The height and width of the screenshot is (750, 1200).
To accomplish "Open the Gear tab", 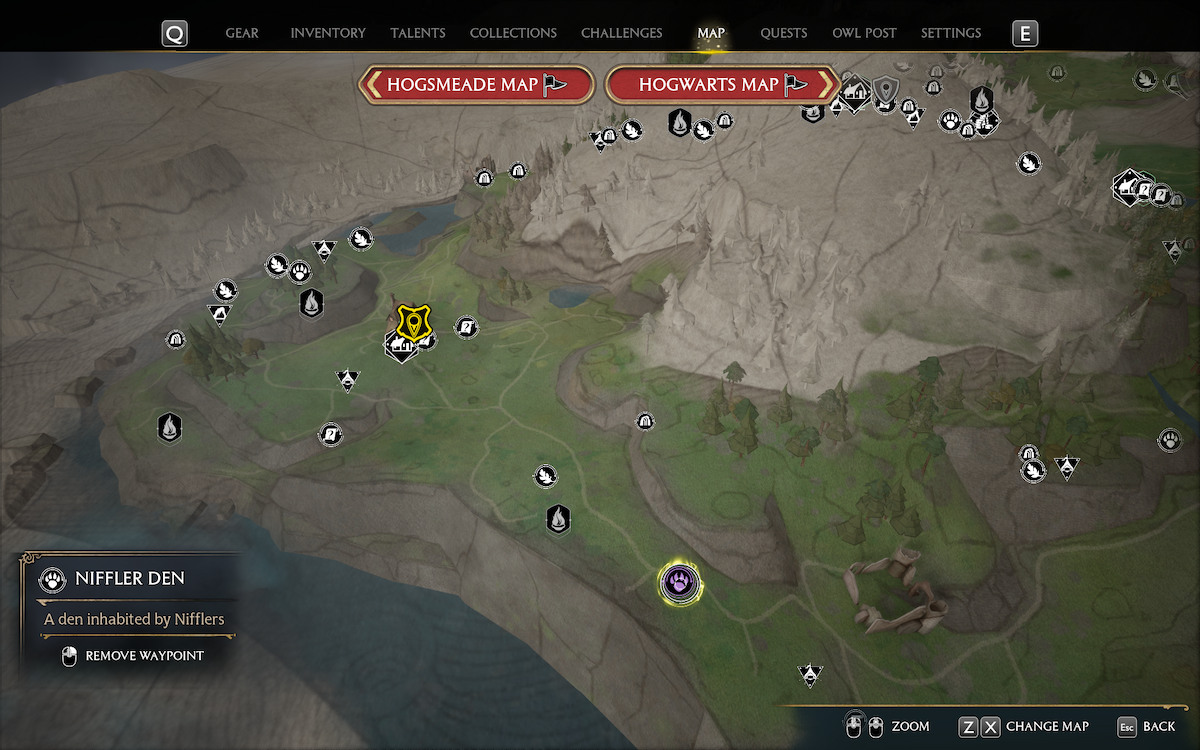I will (242, 33).
